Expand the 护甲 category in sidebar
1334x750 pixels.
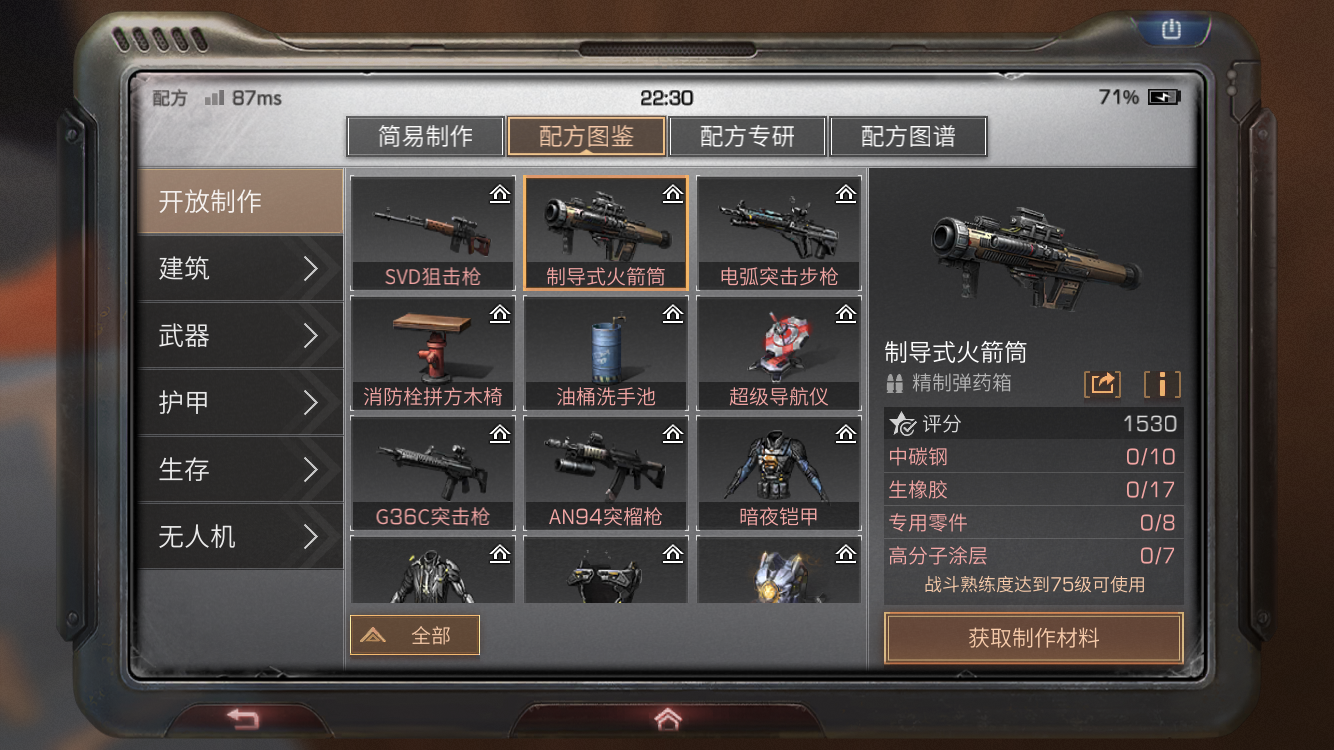(x=240, y=403)
